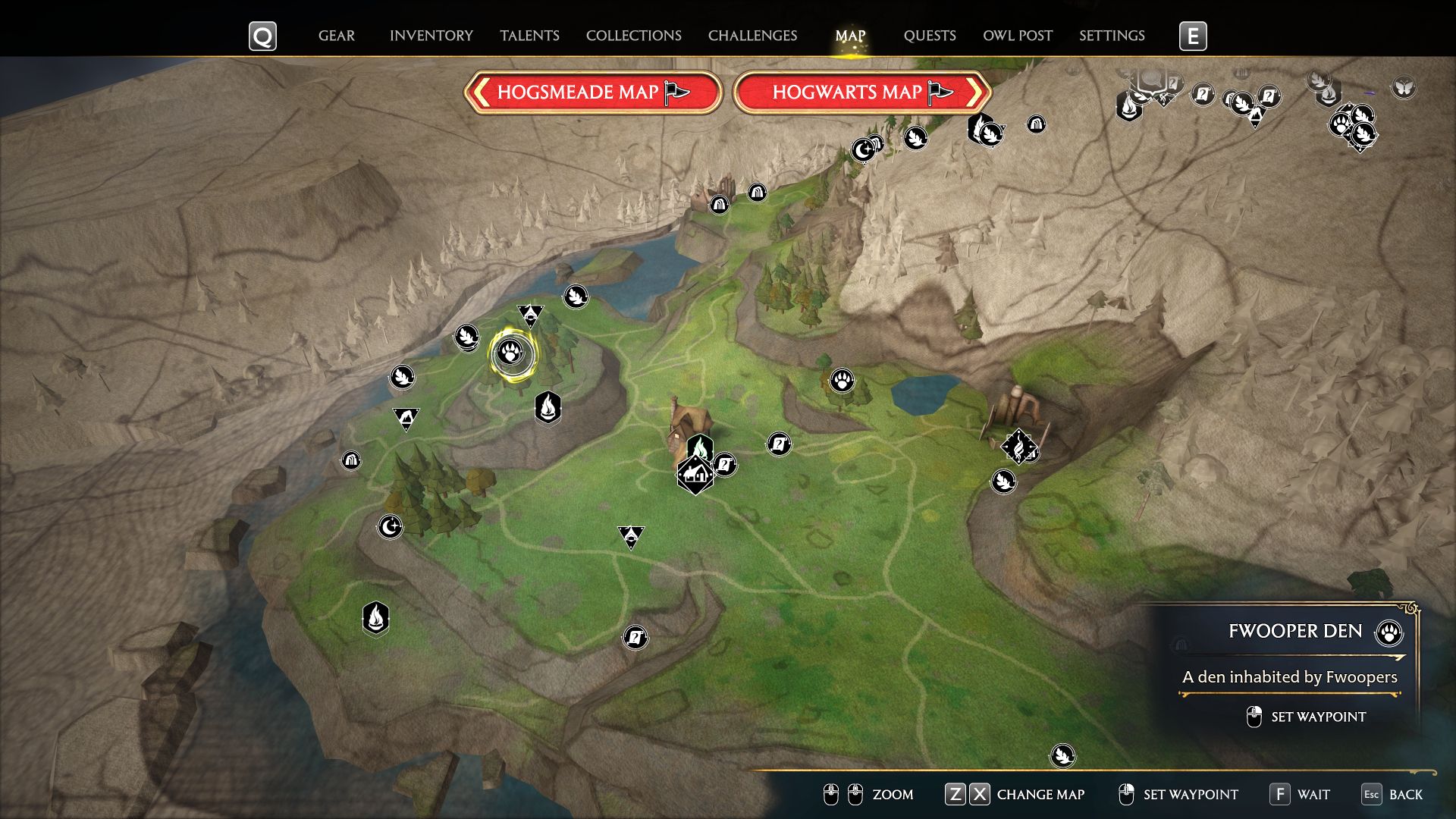
Task: Go to the Talents tab
Action: point(529,36)
